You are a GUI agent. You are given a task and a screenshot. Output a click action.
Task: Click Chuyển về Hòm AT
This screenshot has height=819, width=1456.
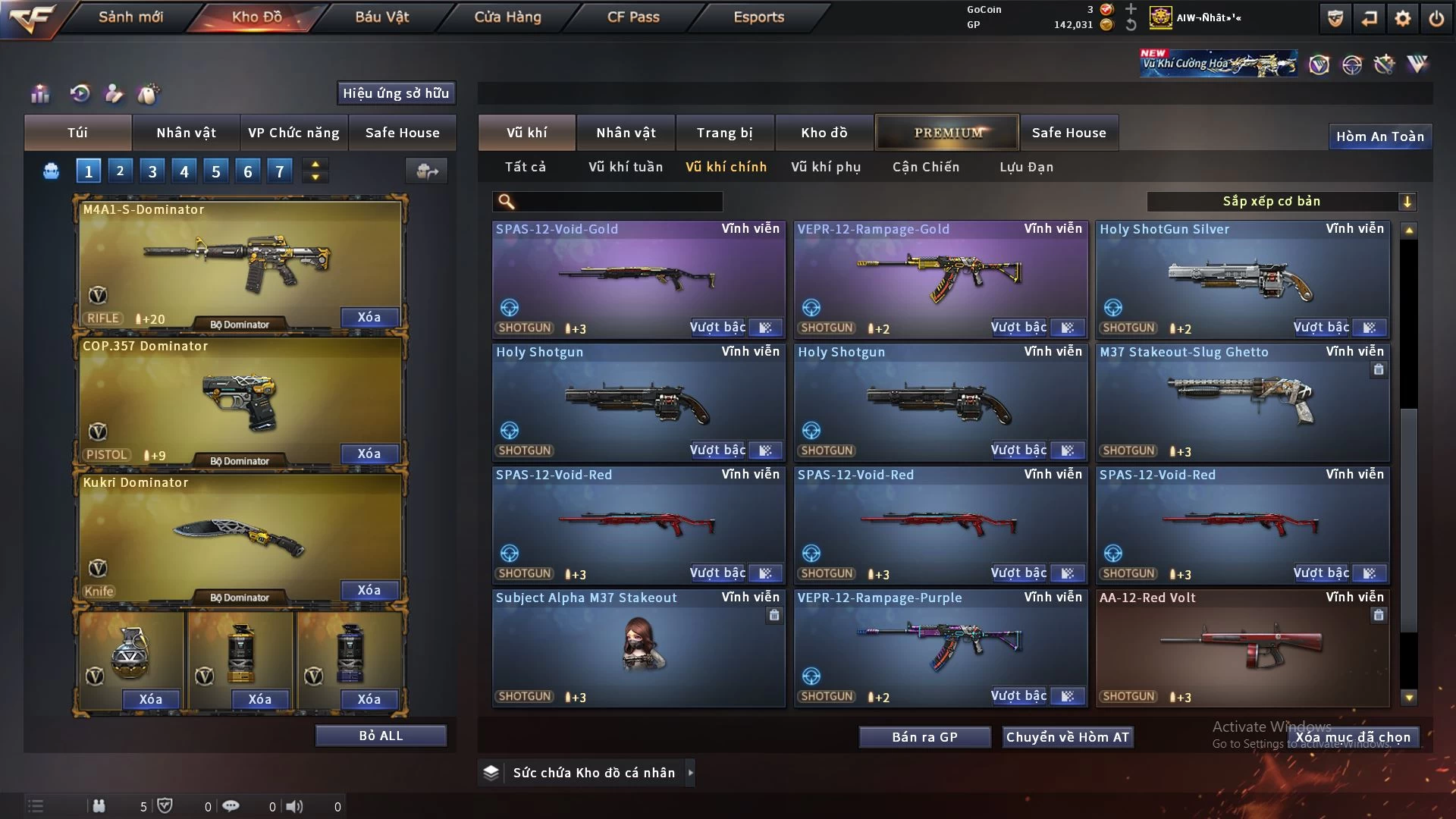(x=1068, y=737)
